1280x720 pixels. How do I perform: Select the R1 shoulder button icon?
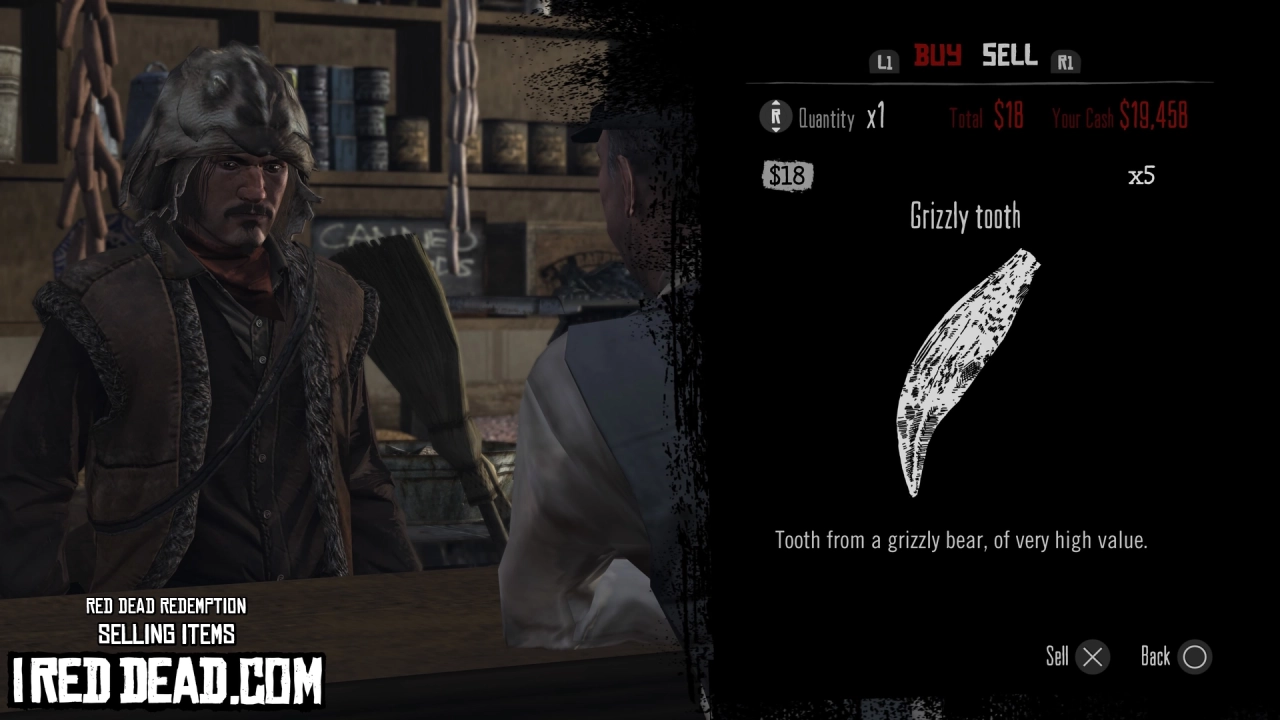click(x=1066, y=61)
